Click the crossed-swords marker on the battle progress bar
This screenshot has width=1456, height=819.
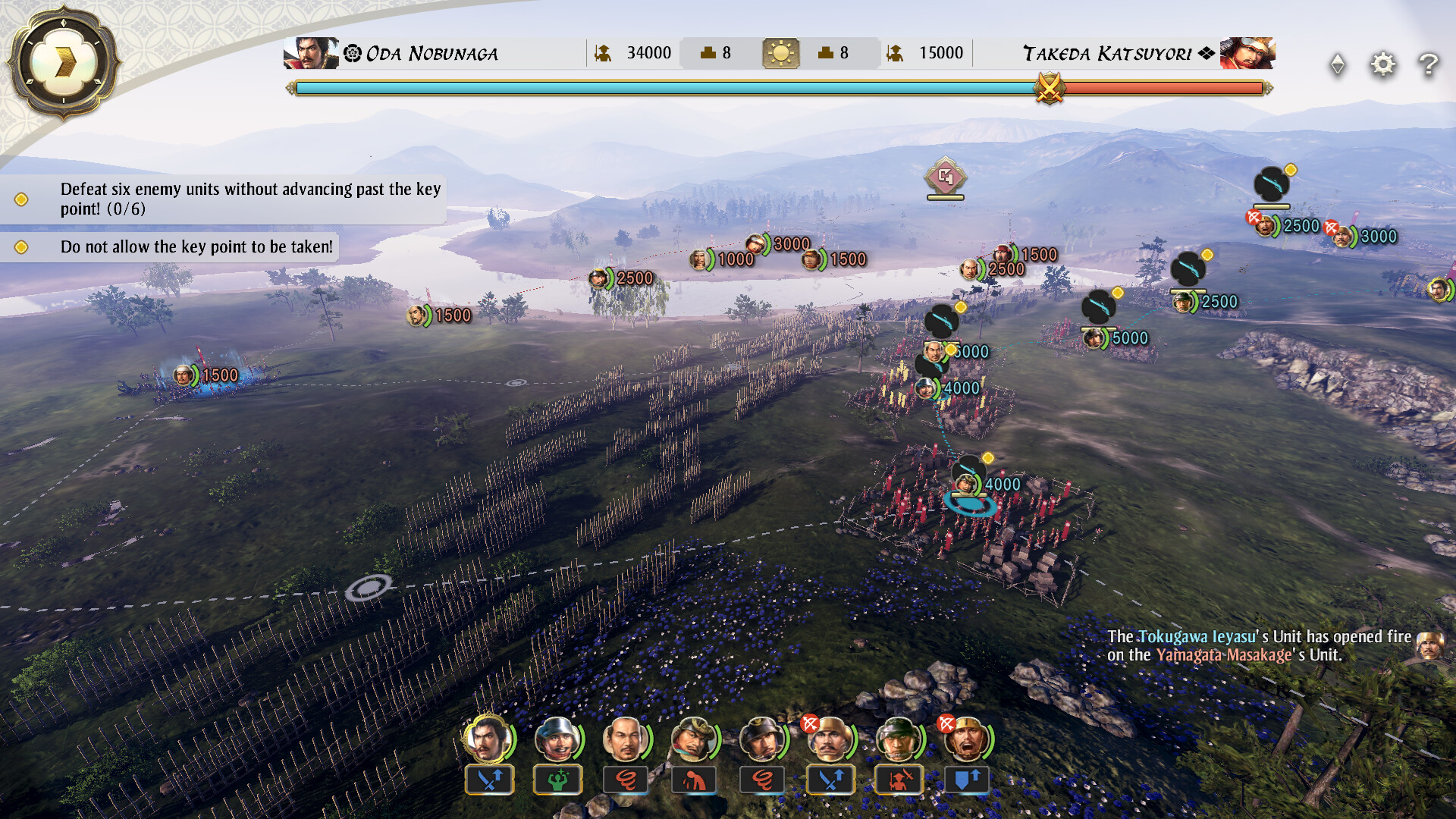pyautogui.click(x=1050, y=89)
